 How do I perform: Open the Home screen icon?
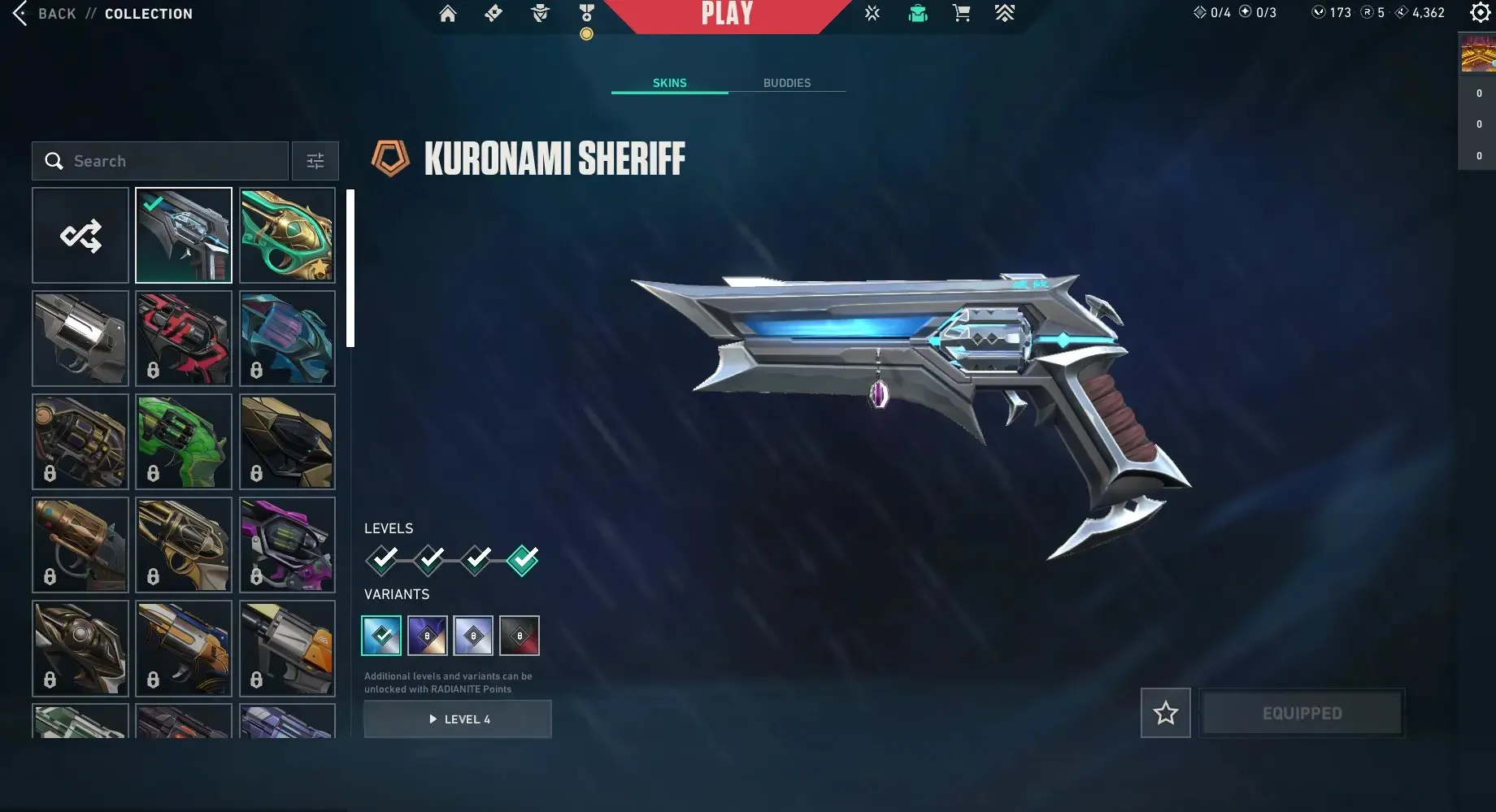coord(447,14)
